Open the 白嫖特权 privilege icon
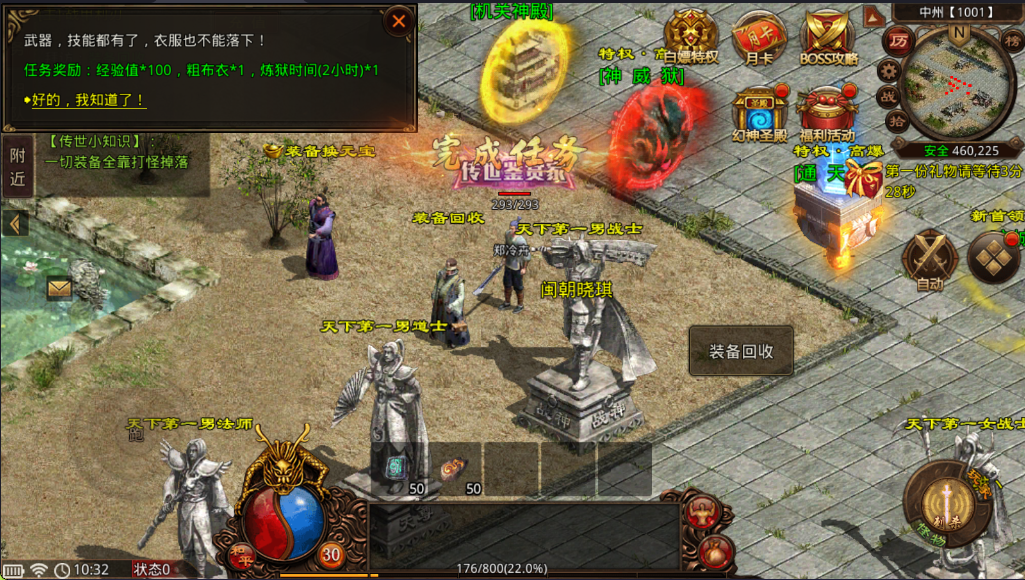The height and width of the screenshot is (580, 1025). tap(691, 36)
